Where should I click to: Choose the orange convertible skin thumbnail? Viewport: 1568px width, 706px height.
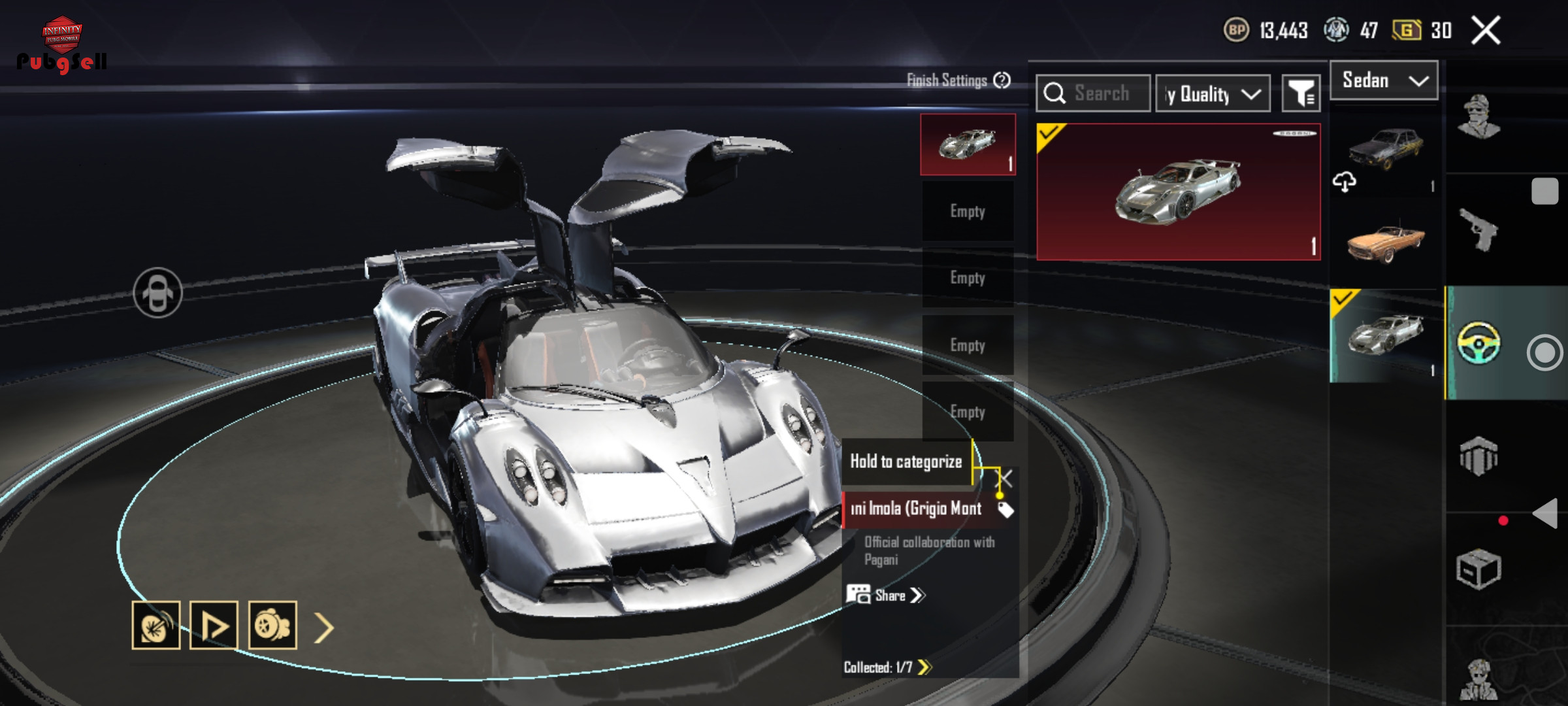click(x=1384, y=242)
